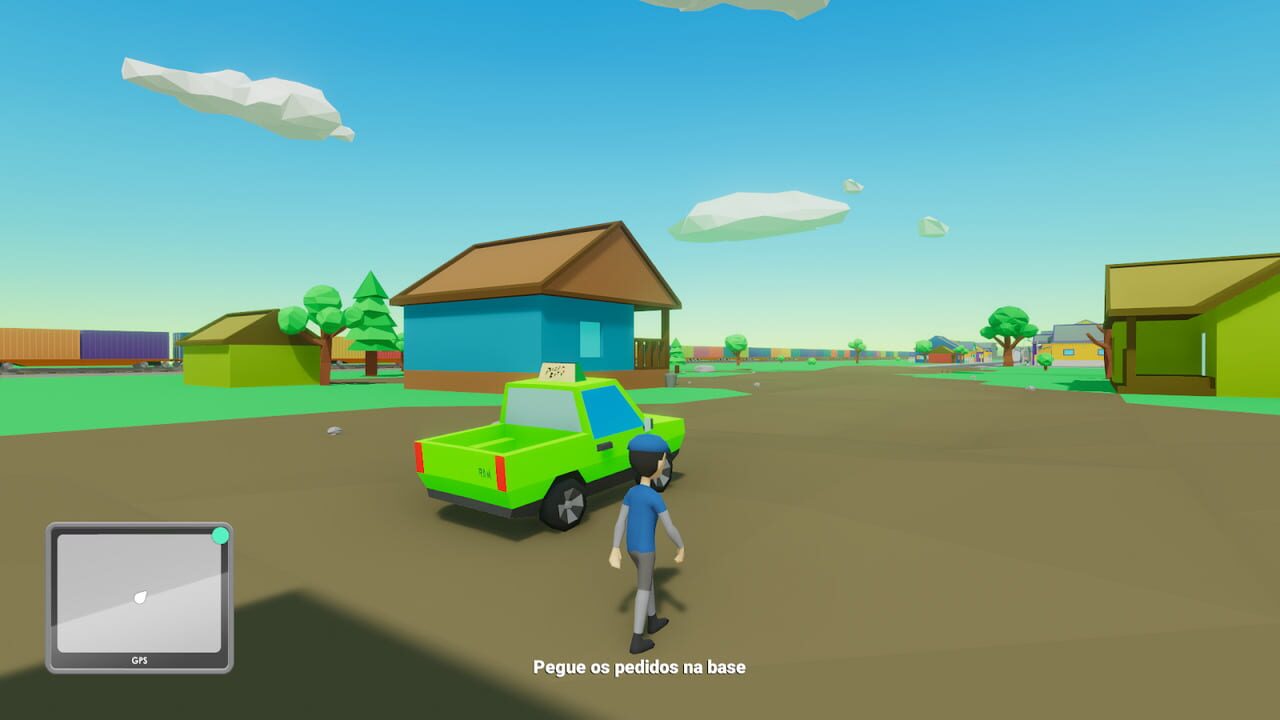Click the right red taillight of the car
1280x720 pixels.
coord(500,470)
